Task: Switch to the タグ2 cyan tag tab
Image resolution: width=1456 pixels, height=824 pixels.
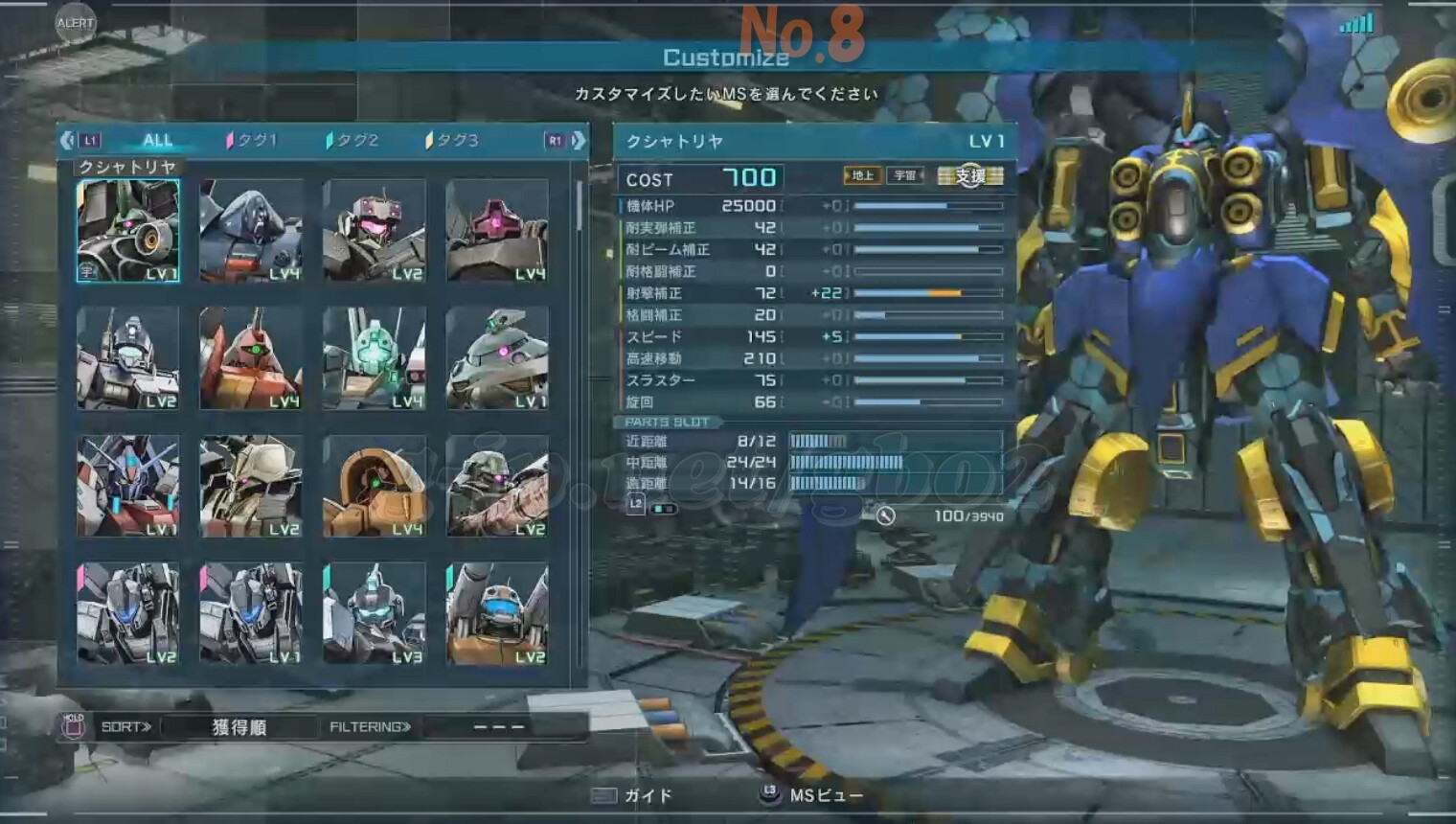Action: pos(353,140)
